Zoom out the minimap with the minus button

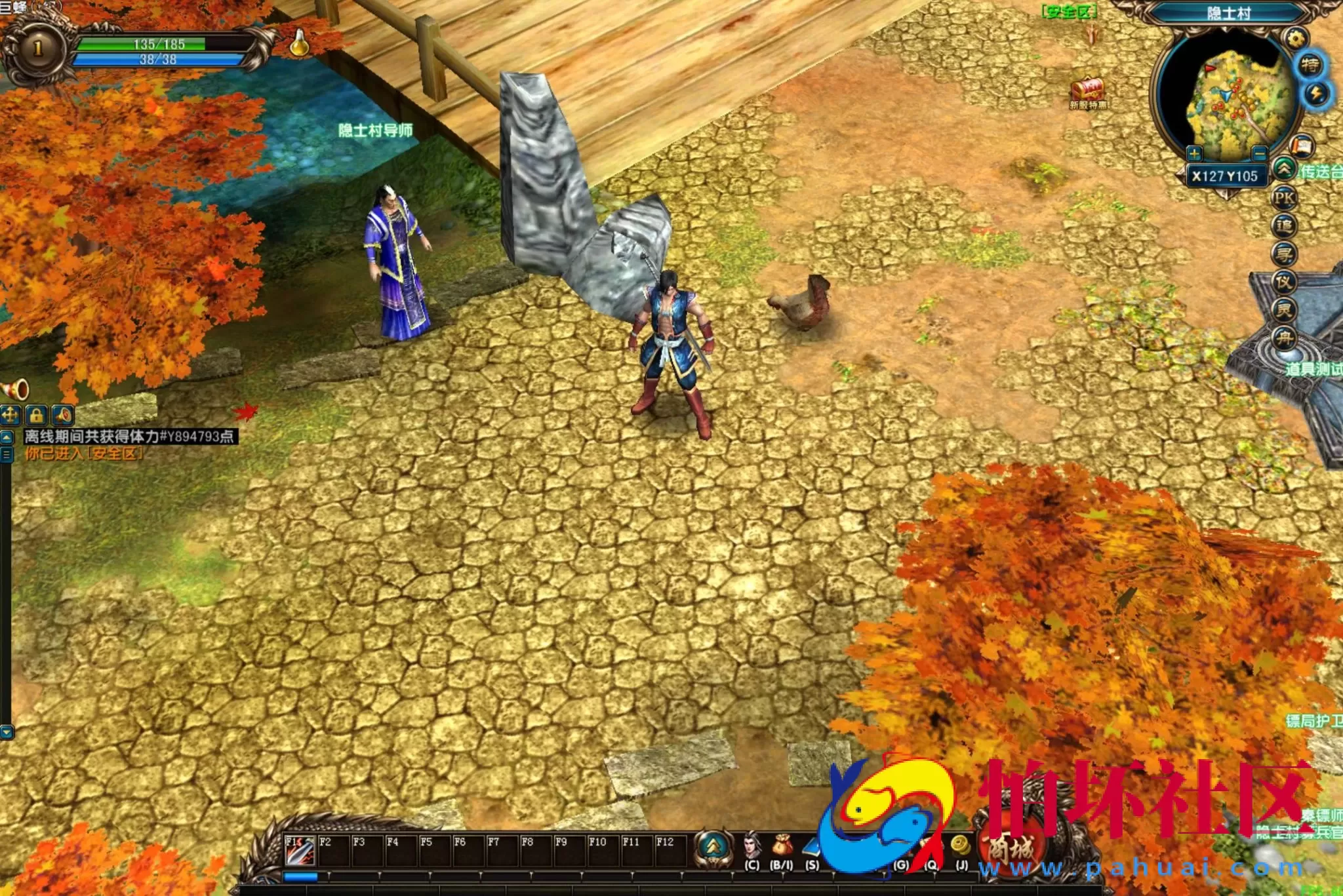1259,154
